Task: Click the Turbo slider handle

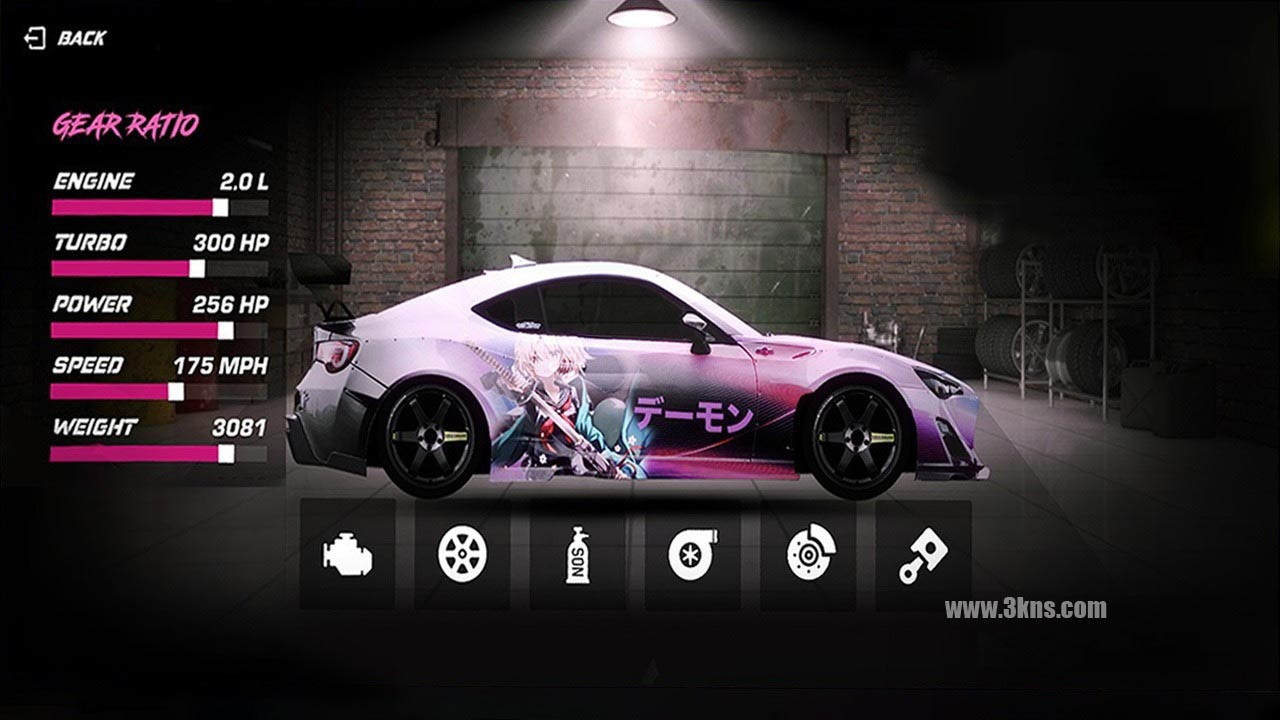Action: 197,268
